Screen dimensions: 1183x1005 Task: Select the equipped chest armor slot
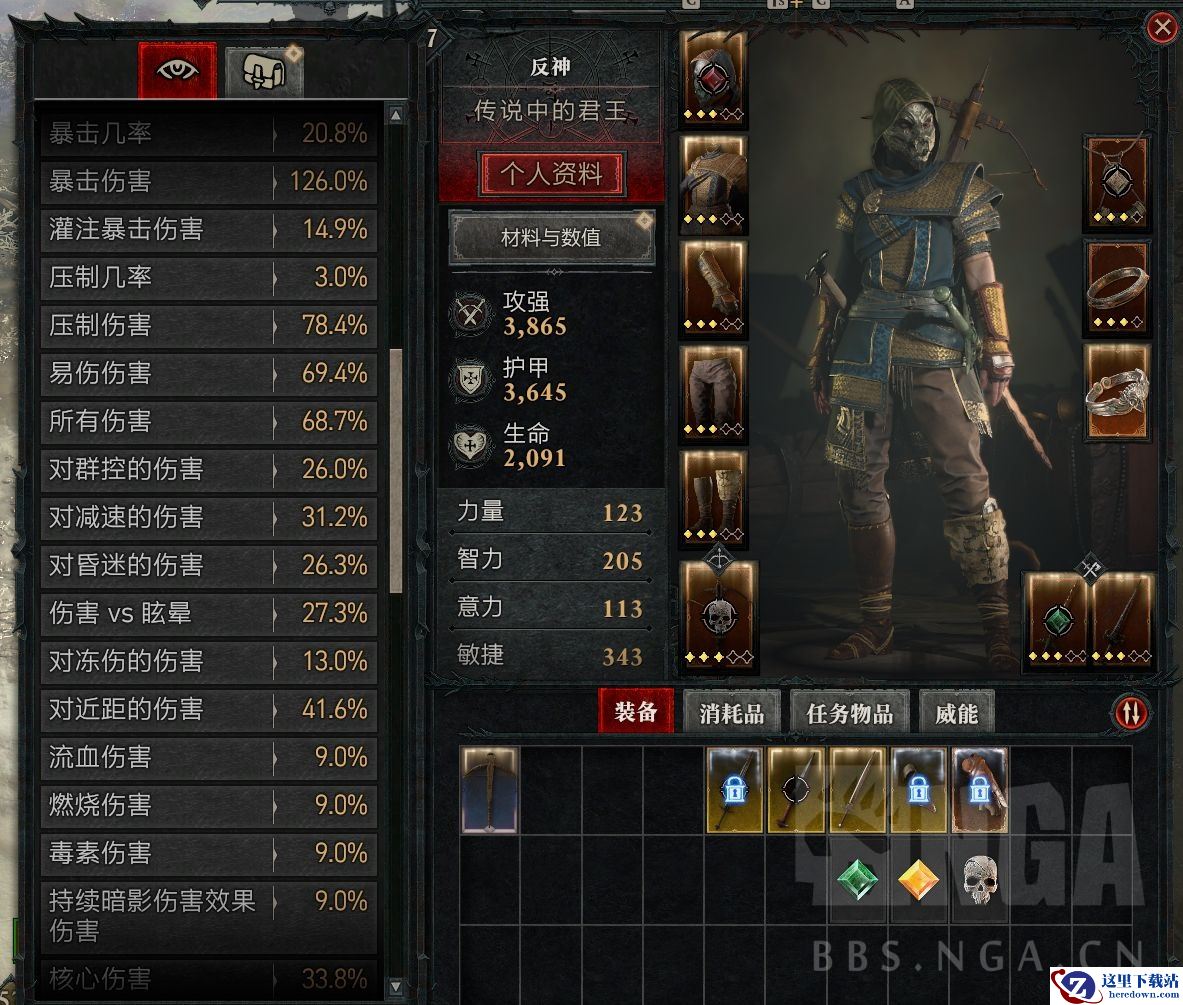[713, 180]
